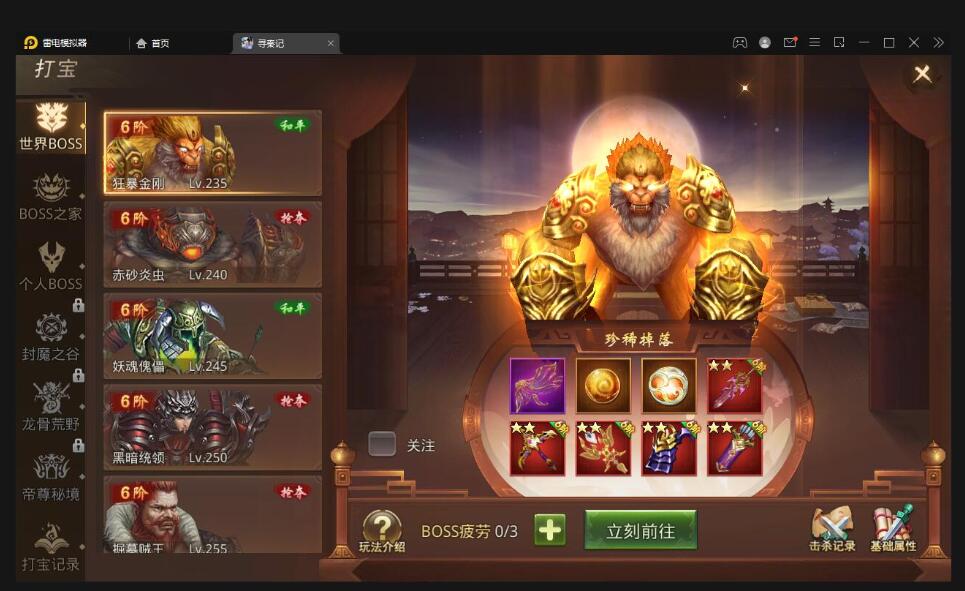Close the 打宝 panel

922,74
